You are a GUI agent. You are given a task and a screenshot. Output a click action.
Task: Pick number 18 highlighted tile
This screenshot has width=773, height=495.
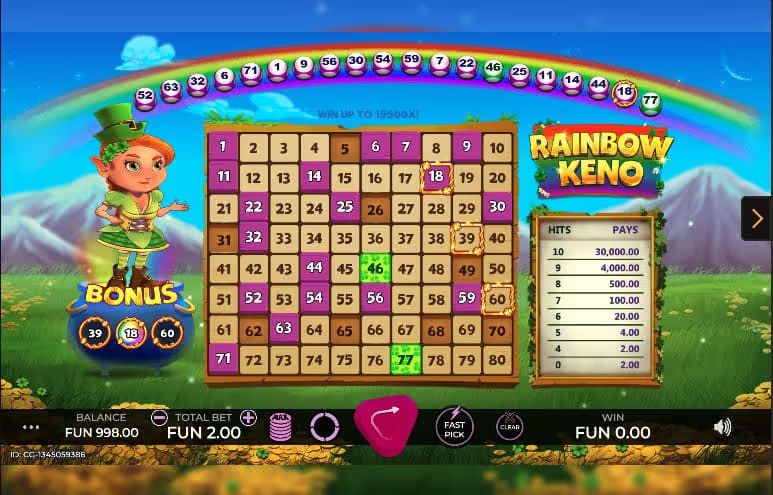coord(436,178)
